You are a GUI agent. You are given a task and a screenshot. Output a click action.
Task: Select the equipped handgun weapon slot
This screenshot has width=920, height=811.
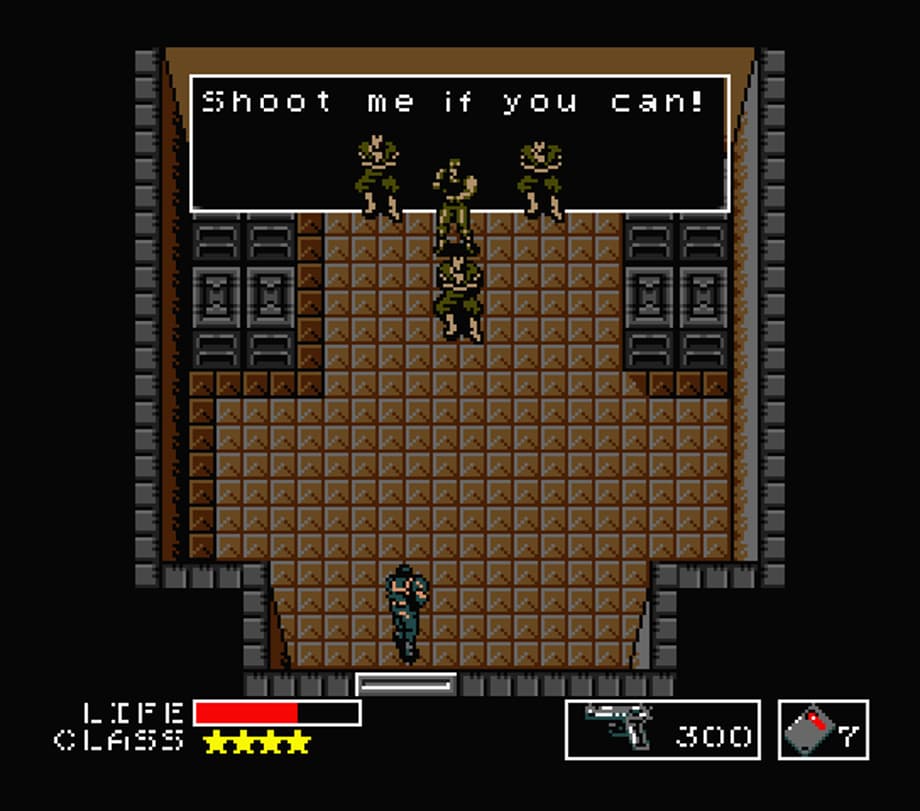pos(662,730)
